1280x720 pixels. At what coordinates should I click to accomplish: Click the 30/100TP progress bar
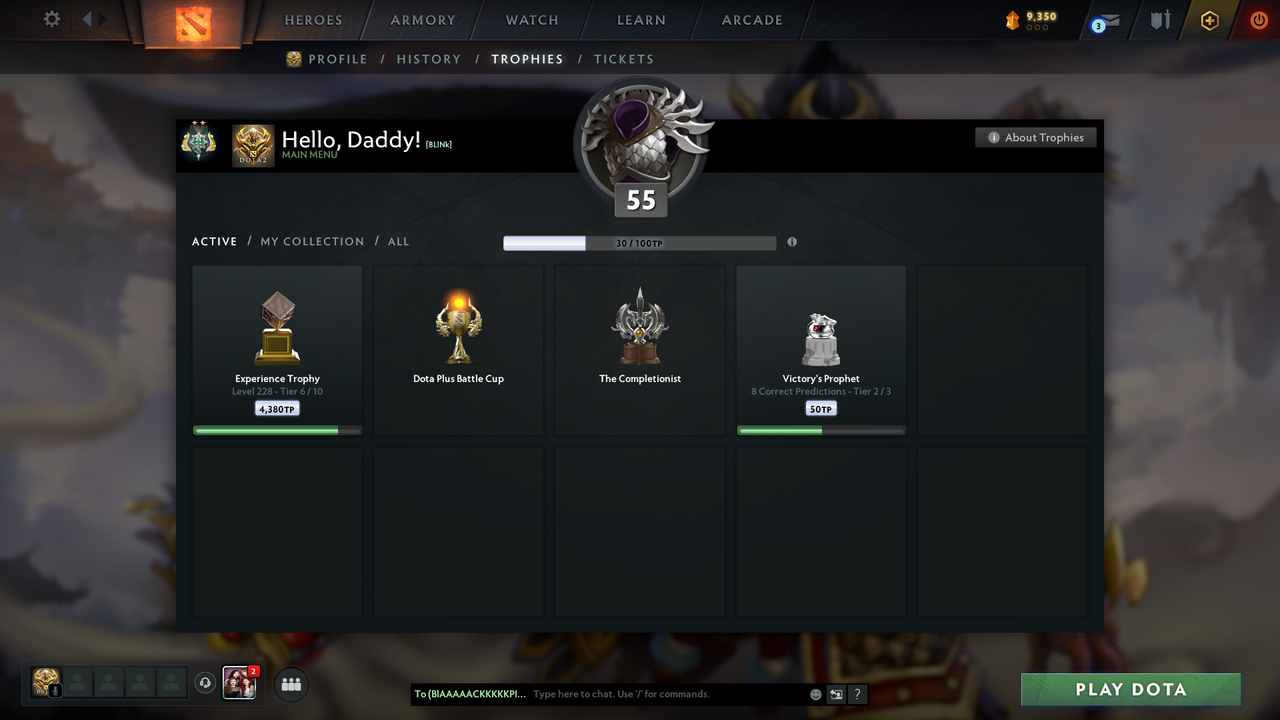pyautogui.click(x=640, y=242)
